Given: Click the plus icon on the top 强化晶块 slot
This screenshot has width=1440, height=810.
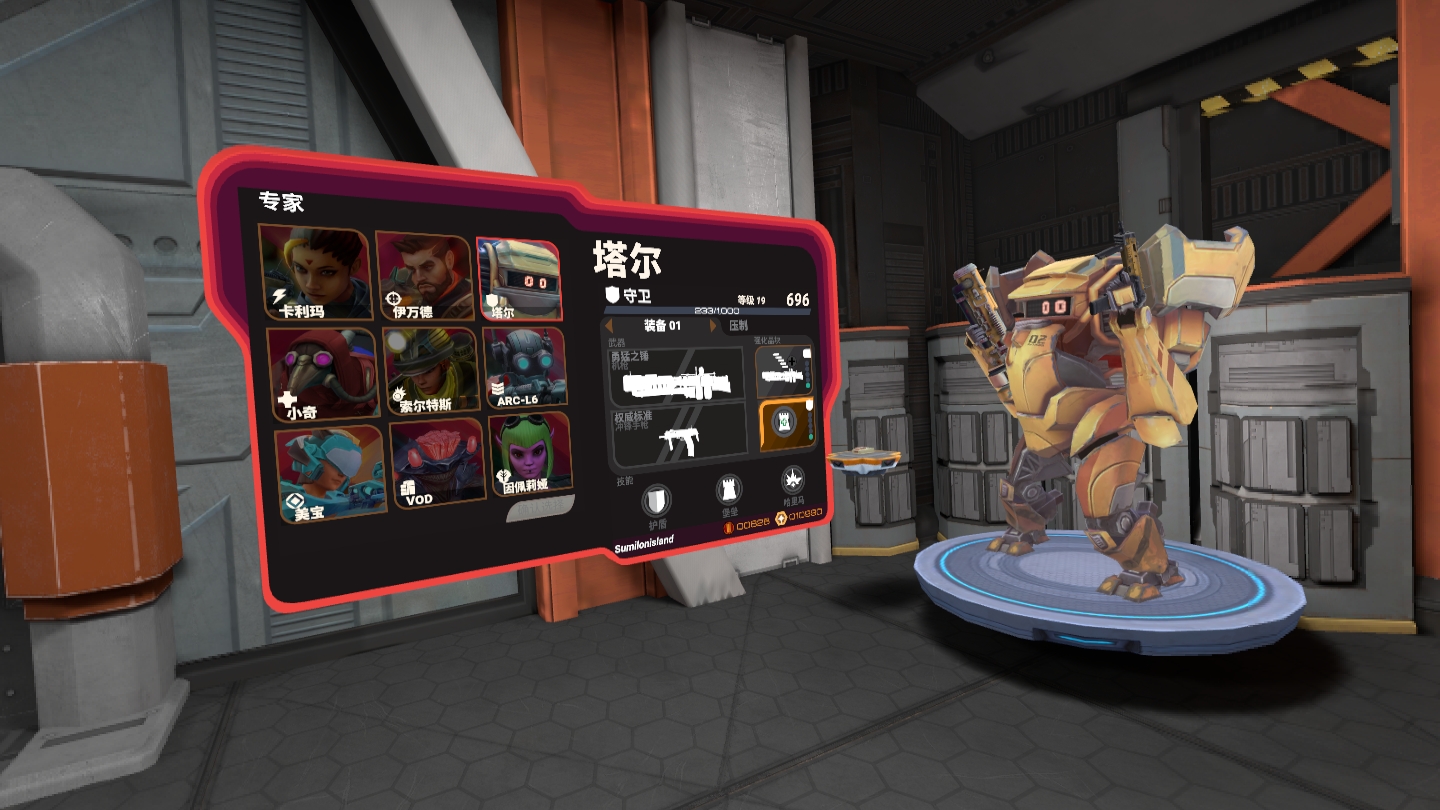Looking at the screenshot, I should tap(792, 361).
